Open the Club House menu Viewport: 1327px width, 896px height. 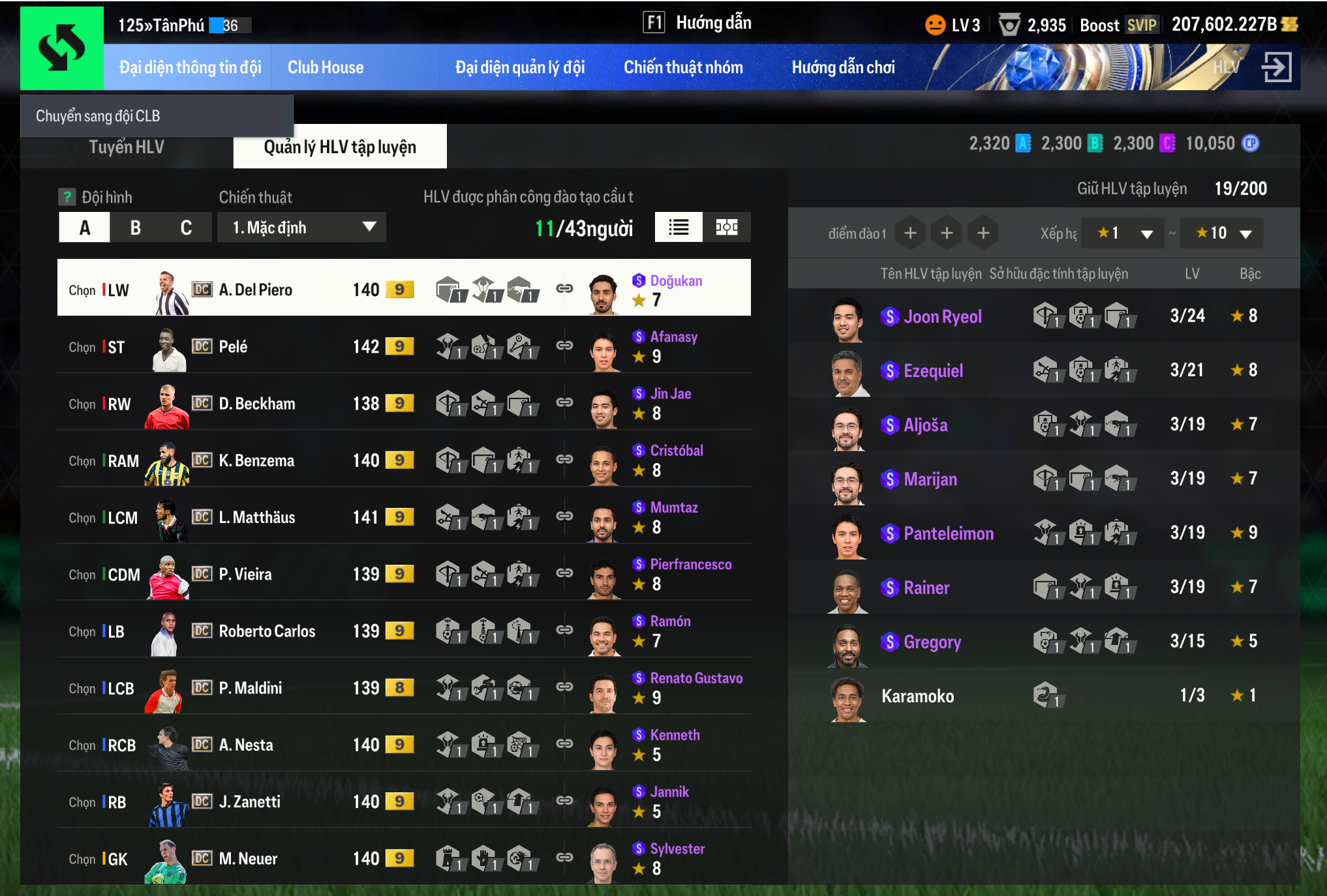click(x=326, y=67)
